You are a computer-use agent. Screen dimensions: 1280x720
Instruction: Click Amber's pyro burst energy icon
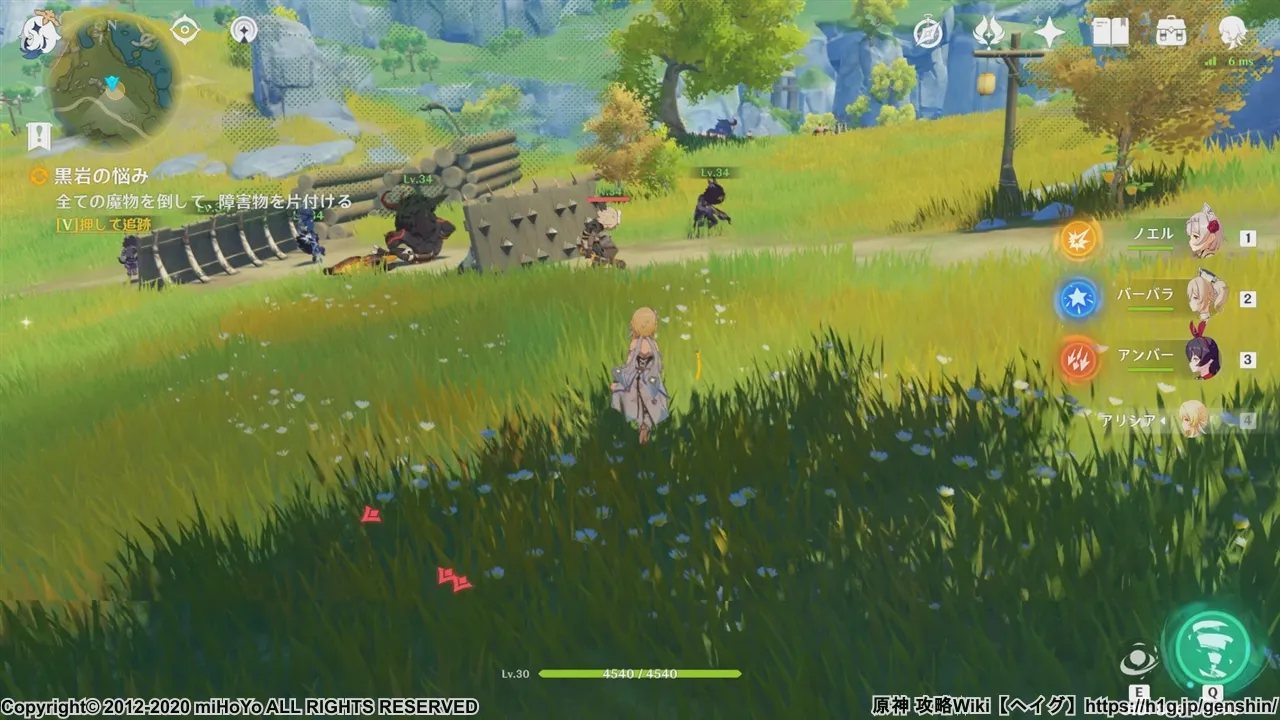coord(1078,361)
